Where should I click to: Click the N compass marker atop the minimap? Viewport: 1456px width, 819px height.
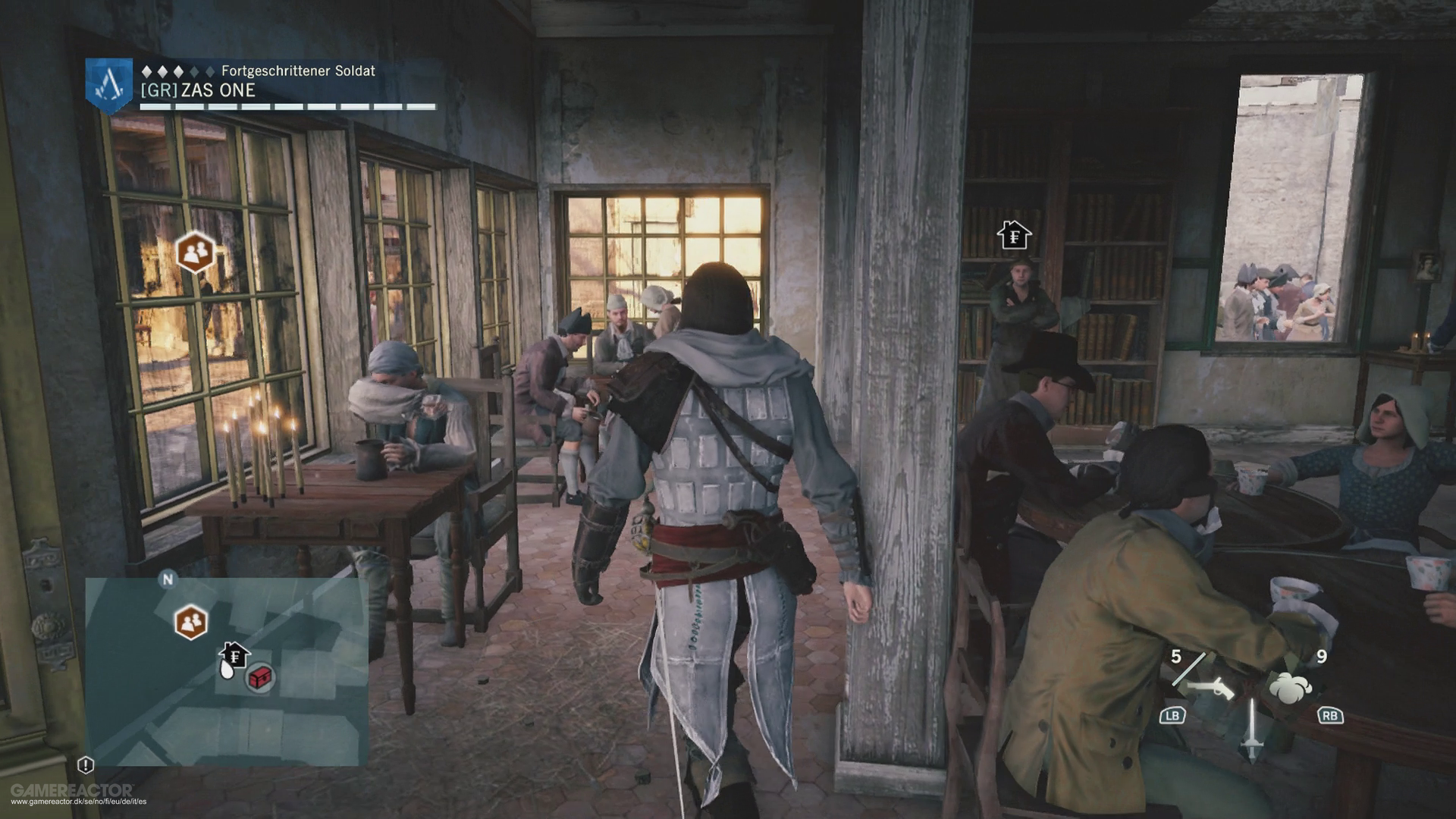click(168, 579)
